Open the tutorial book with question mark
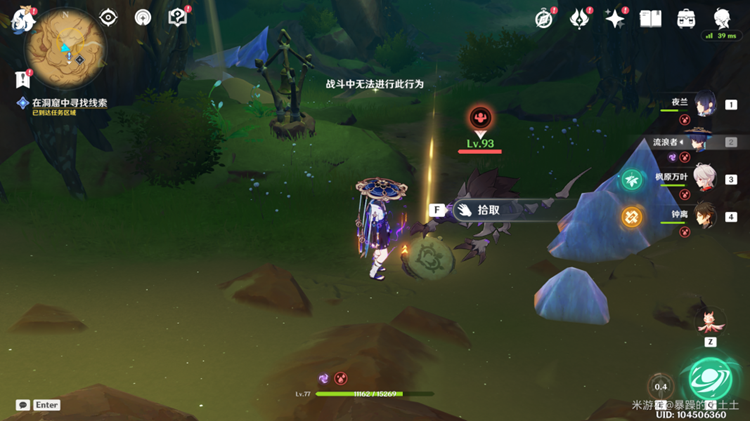Image resolution: width=750 pixels, height=421 pixels. pos(178,17)
